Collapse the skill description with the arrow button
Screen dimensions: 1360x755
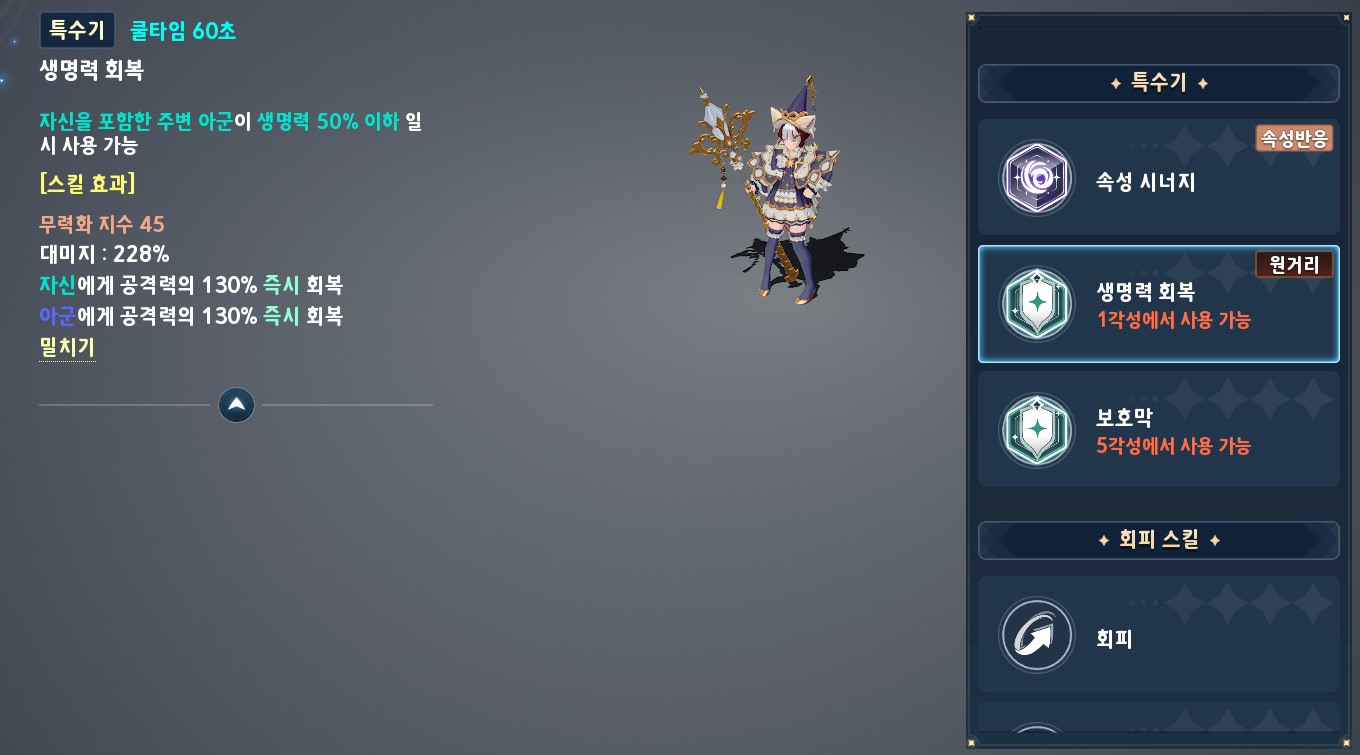tap(236, 405)
